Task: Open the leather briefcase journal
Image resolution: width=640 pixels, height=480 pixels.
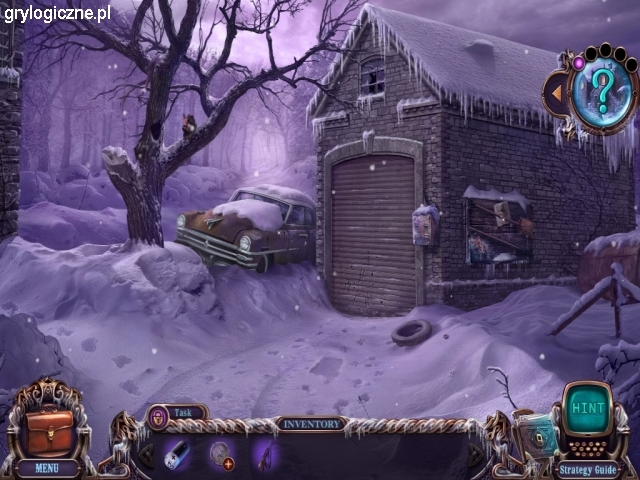Action: point(47,428)
